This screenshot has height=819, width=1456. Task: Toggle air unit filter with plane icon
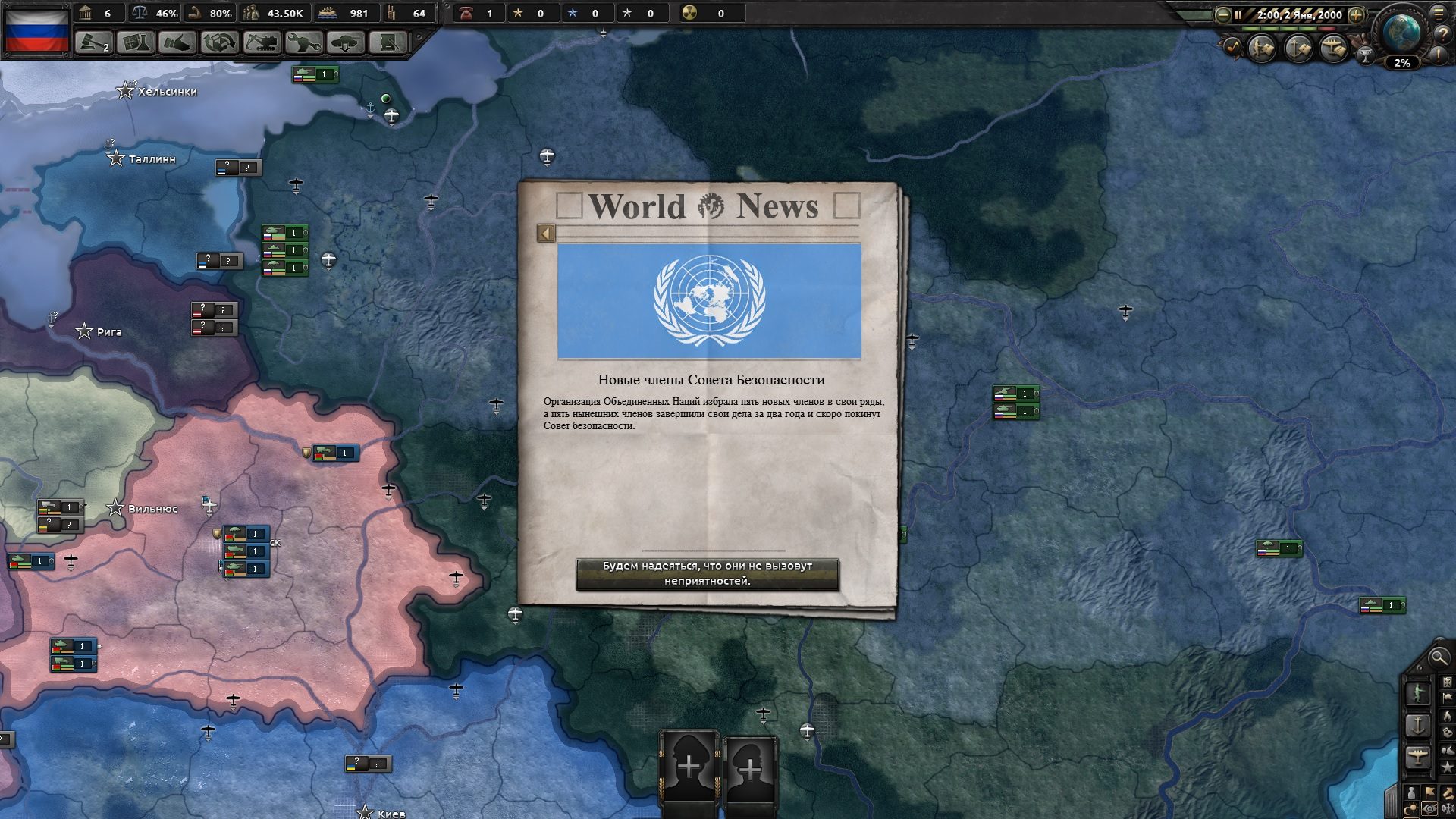pyautogui.click(x=1417, y=755)
